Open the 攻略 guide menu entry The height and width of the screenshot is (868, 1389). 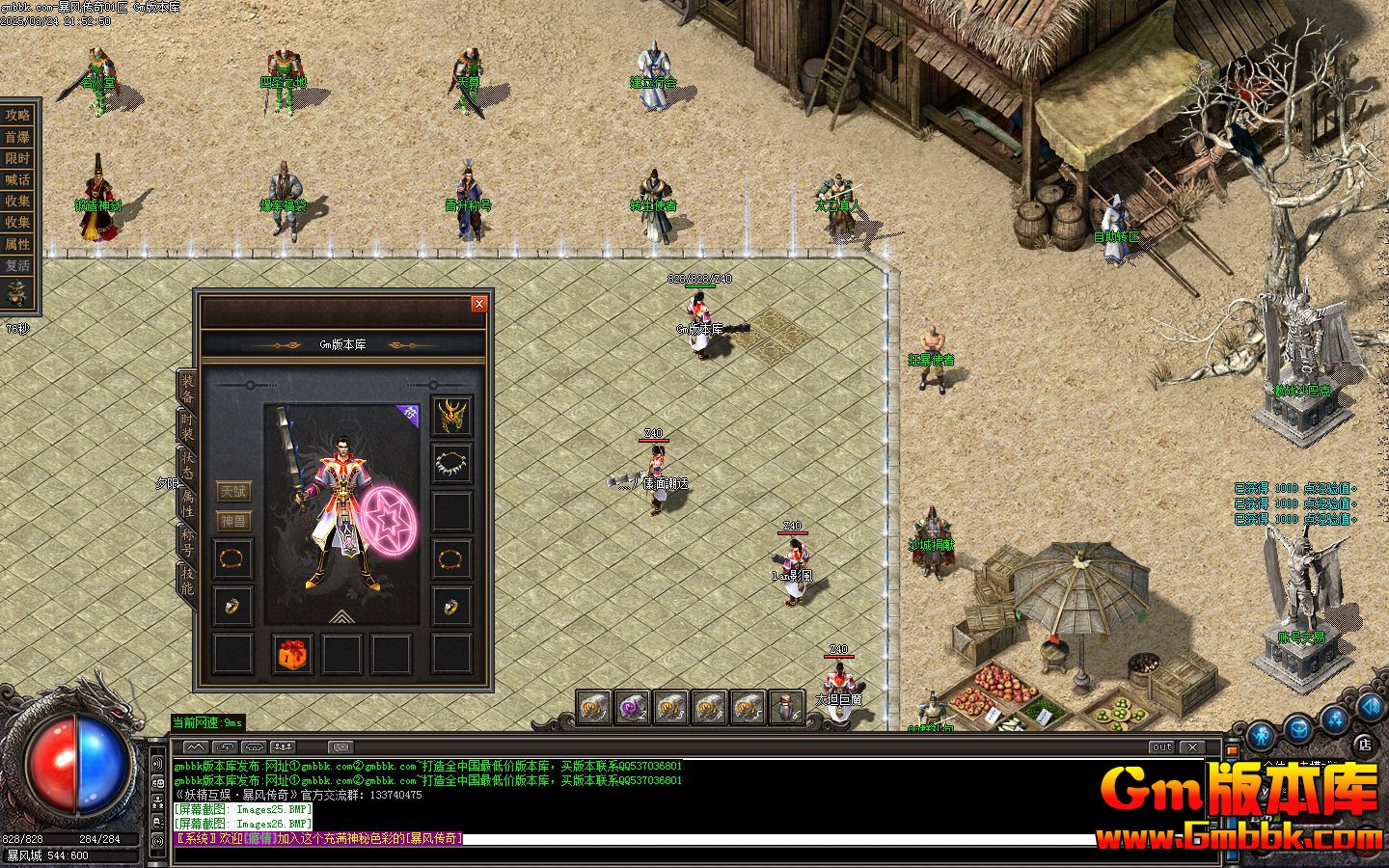tap(18, 115)
